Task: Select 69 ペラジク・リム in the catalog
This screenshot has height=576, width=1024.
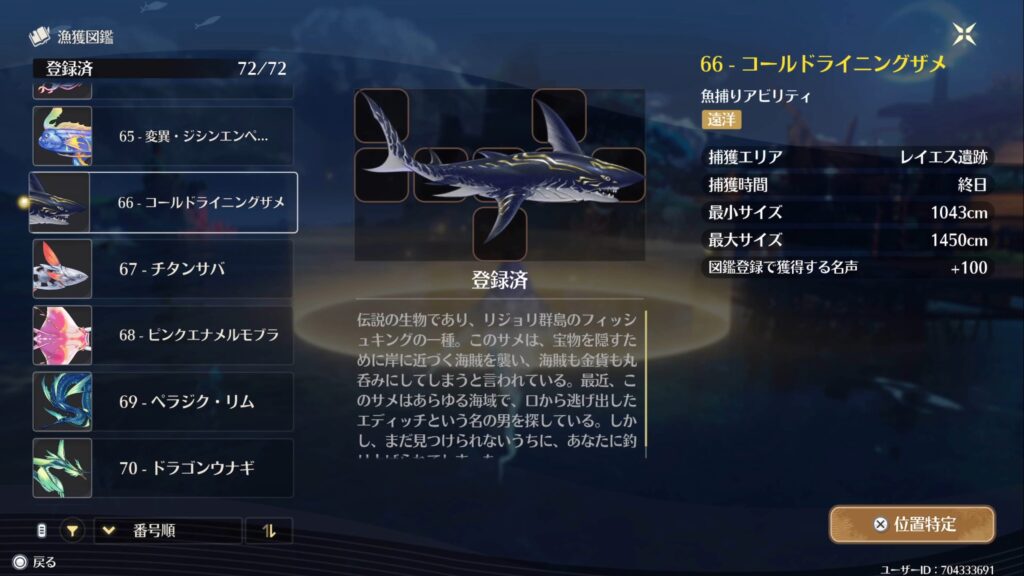Action: click(163, 401)
